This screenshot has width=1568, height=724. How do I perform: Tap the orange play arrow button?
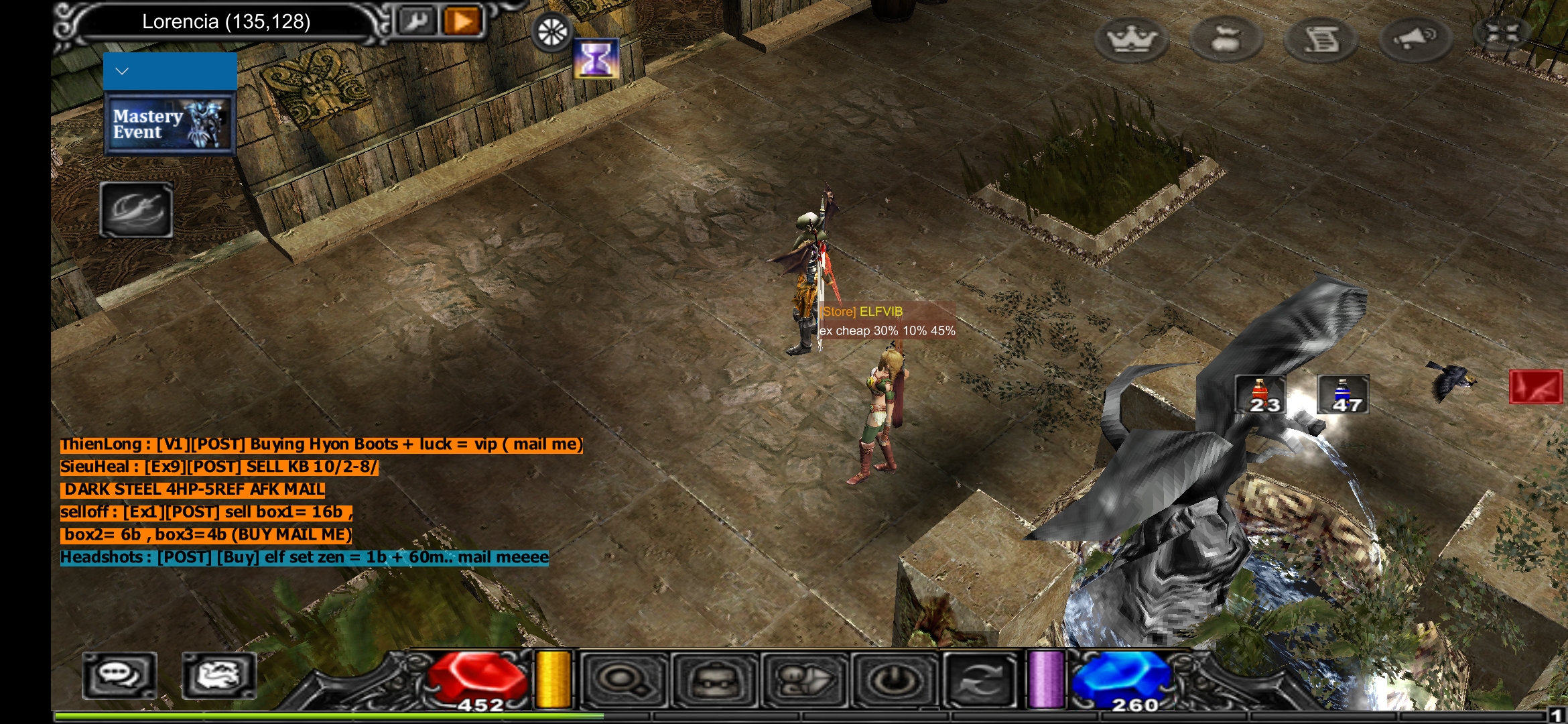462,21
